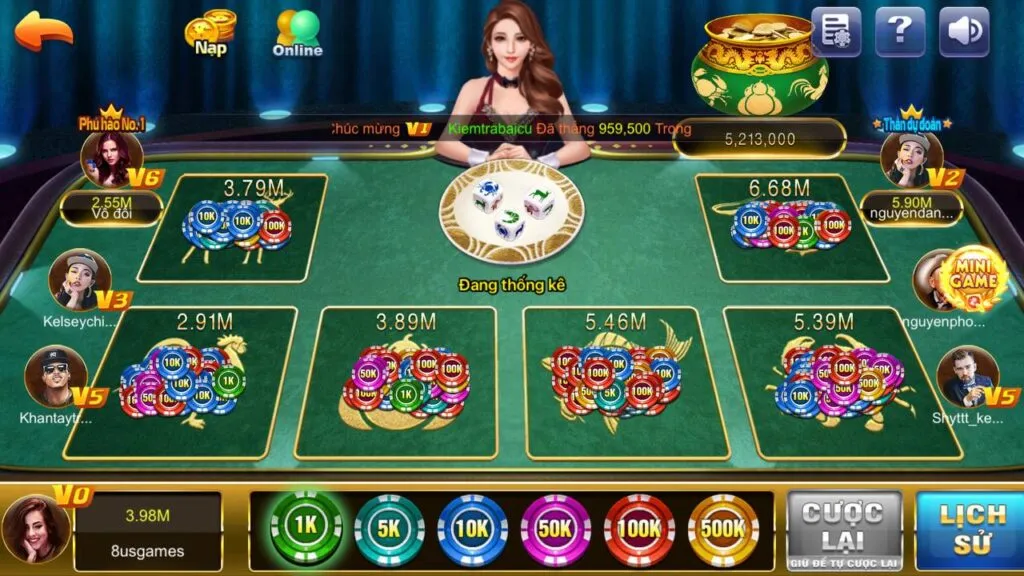Screen dimensions: 1024x576
Task: Repeat the last bet with Cược Lại
Action: coord(842,529)
